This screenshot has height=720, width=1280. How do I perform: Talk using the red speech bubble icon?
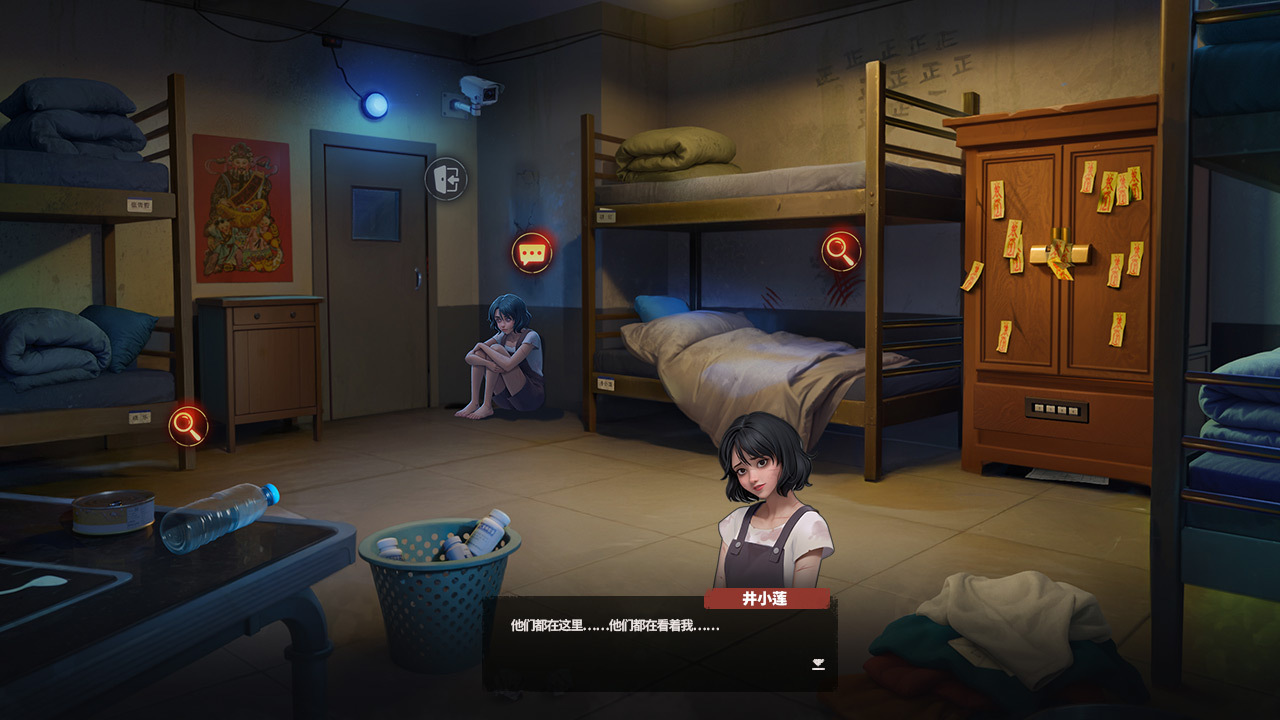[532, 253]
